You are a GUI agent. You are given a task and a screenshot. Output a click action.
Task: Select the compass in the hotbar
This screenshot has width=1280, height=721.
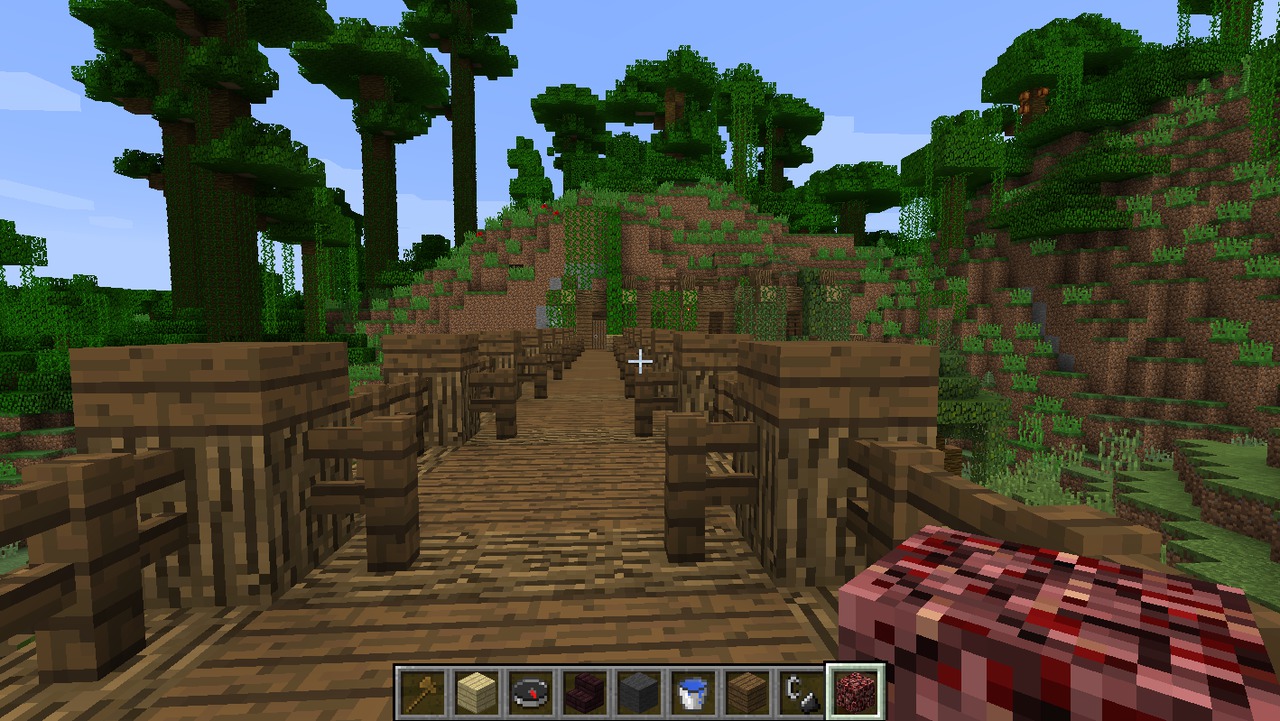531,692
